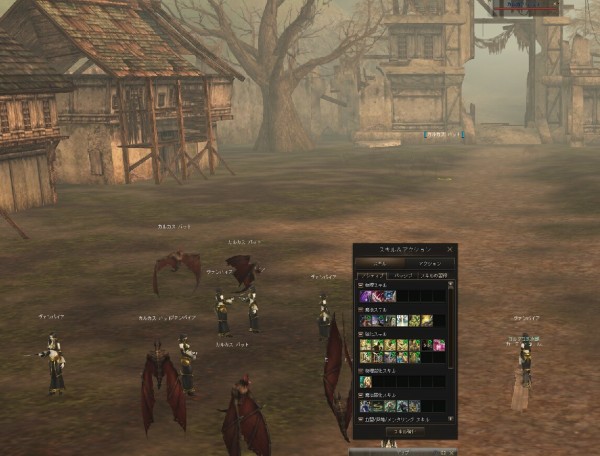Switch to the アクション main tab
The image size is (600, 456).
[430, 262]
